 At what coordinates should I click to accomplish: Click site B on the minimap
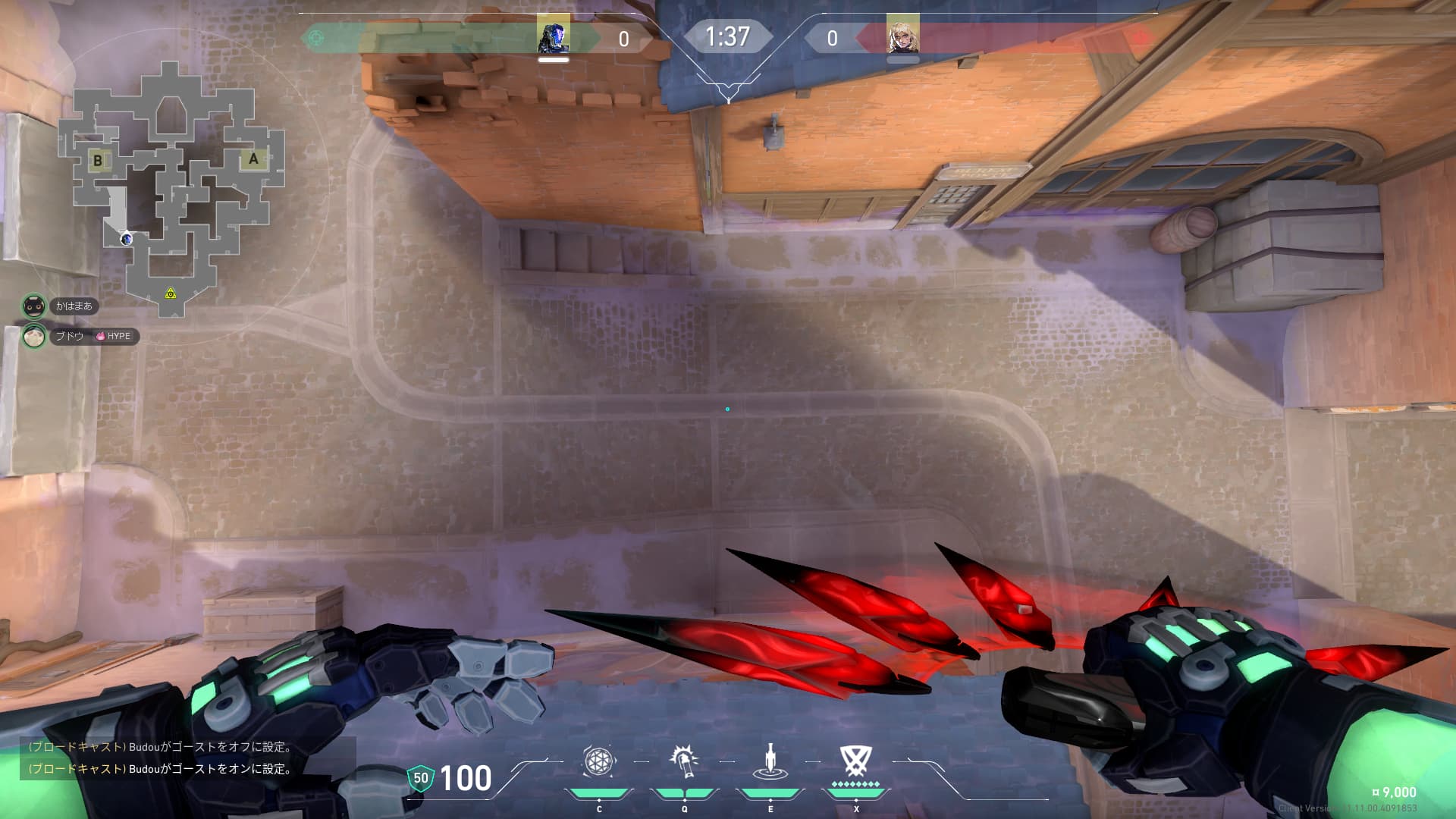pyautogui.click(x=97, y=160)
